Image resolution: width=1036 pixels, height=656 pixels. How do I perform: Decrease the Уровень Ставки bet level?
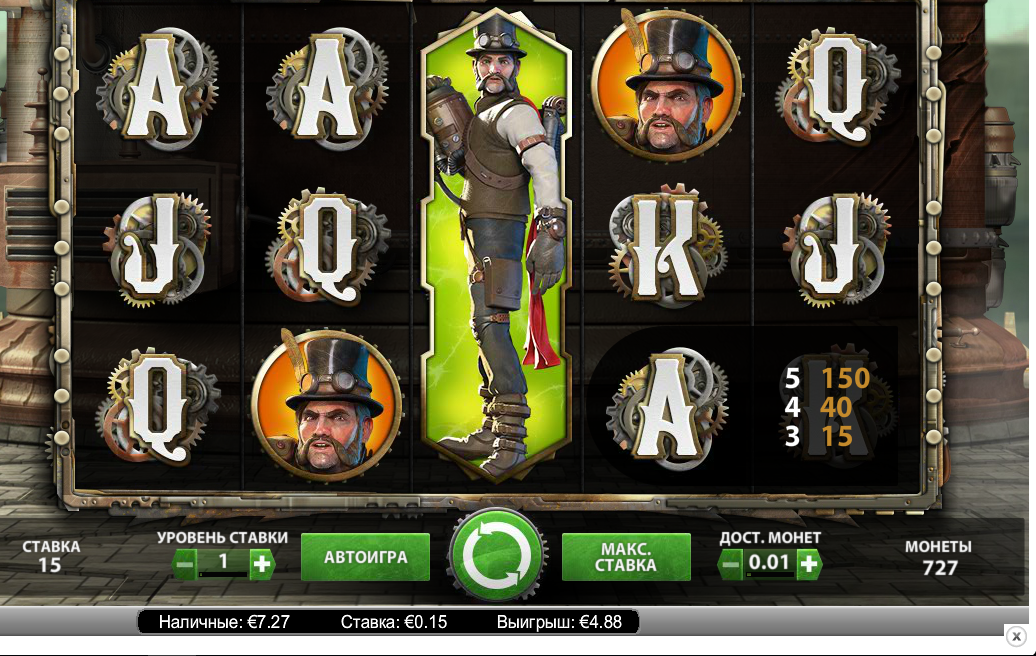pos(185,564)
